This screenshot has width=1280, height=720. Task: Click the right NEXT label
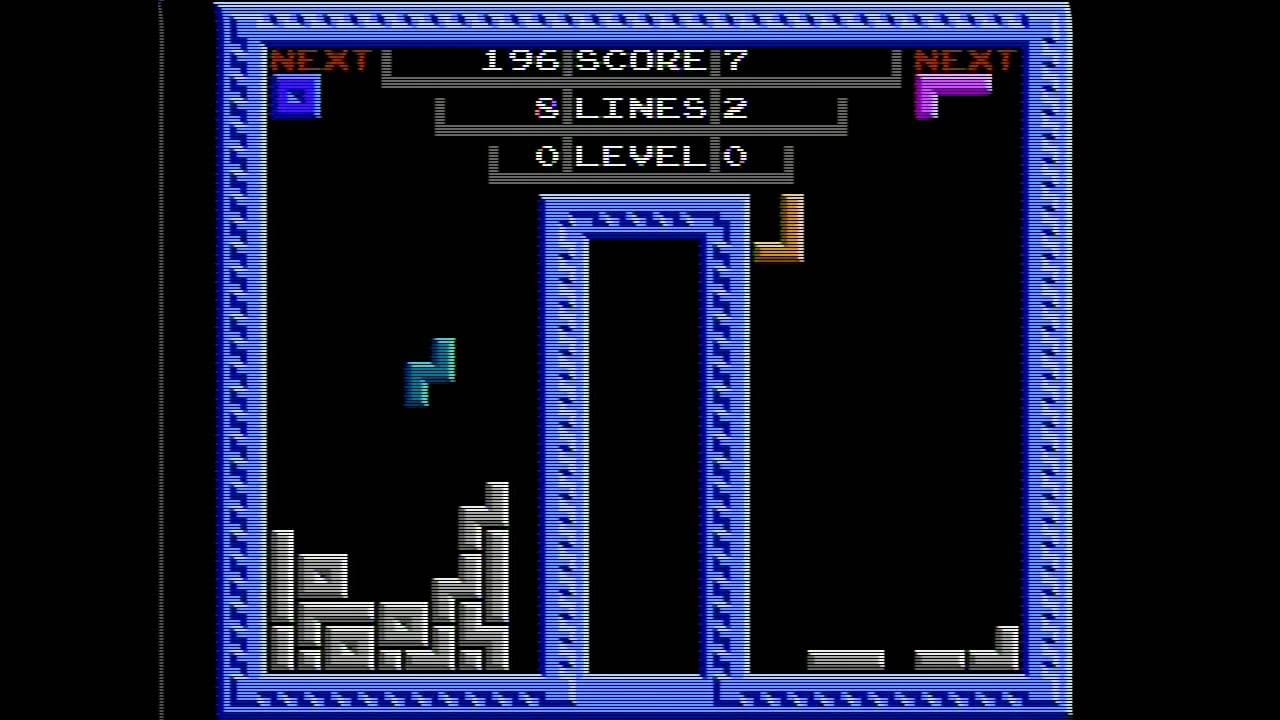(x=963, y=59)
